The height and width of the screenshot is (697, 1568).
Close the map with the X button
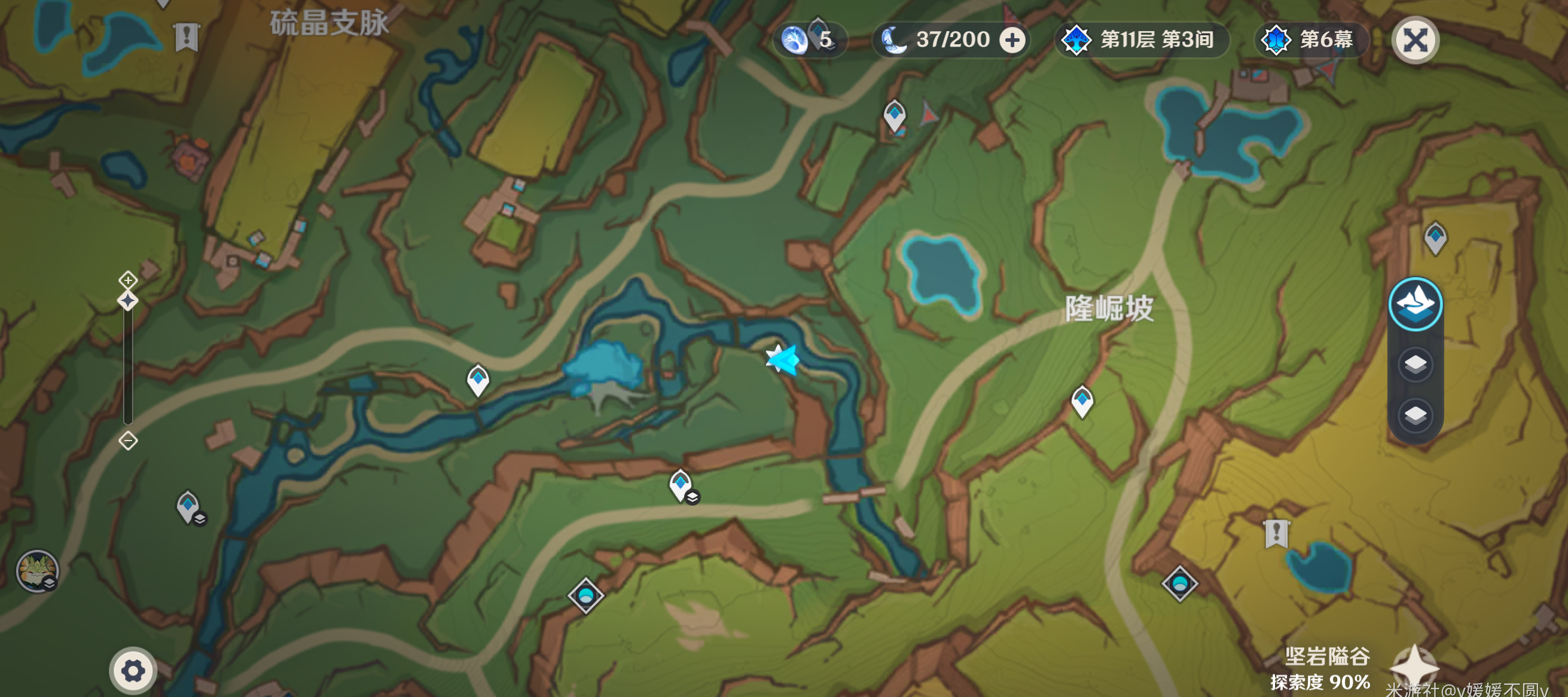point(1415,41)
